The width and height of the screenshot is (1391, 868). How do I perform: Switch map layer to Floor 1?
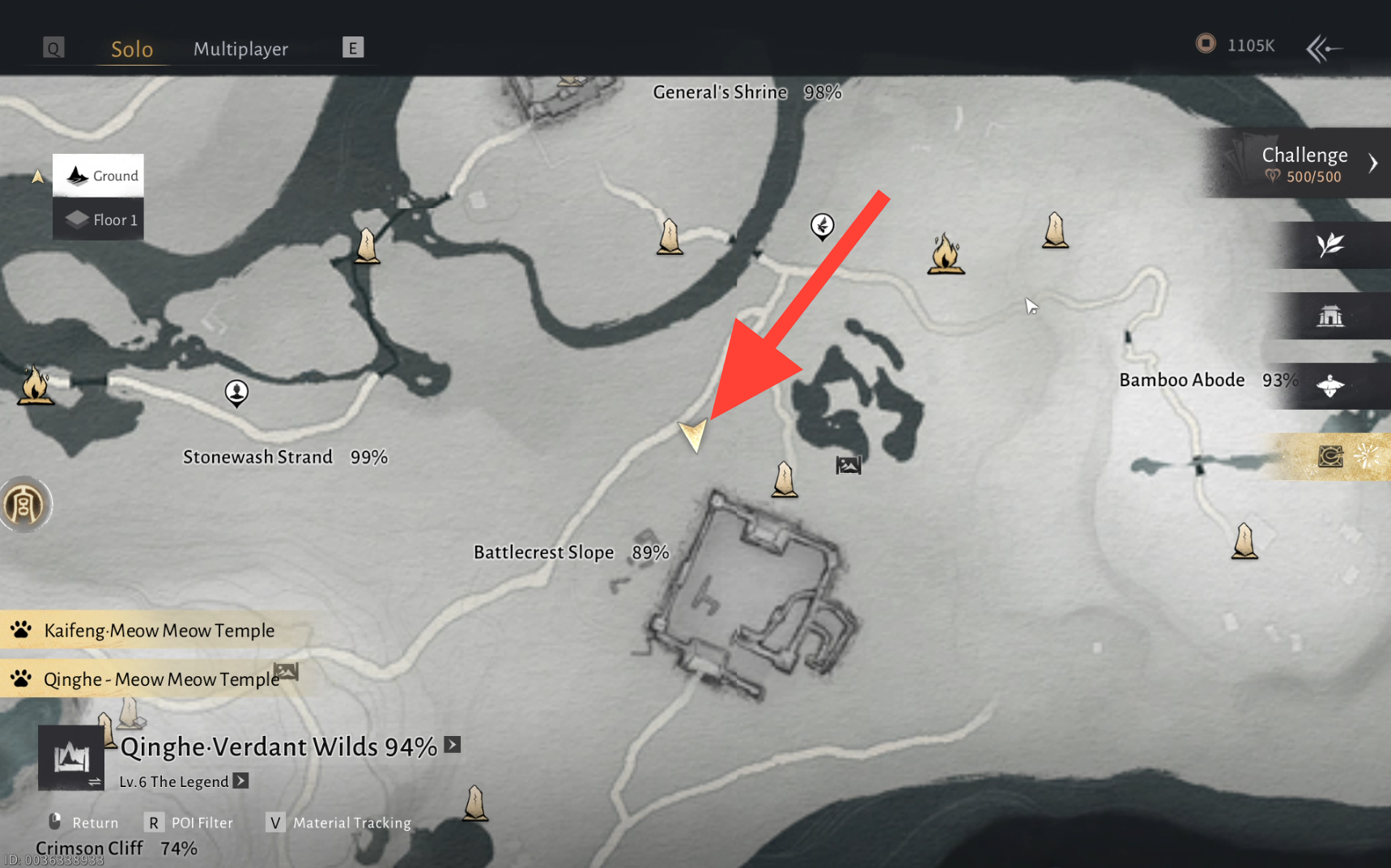[99, 219]
